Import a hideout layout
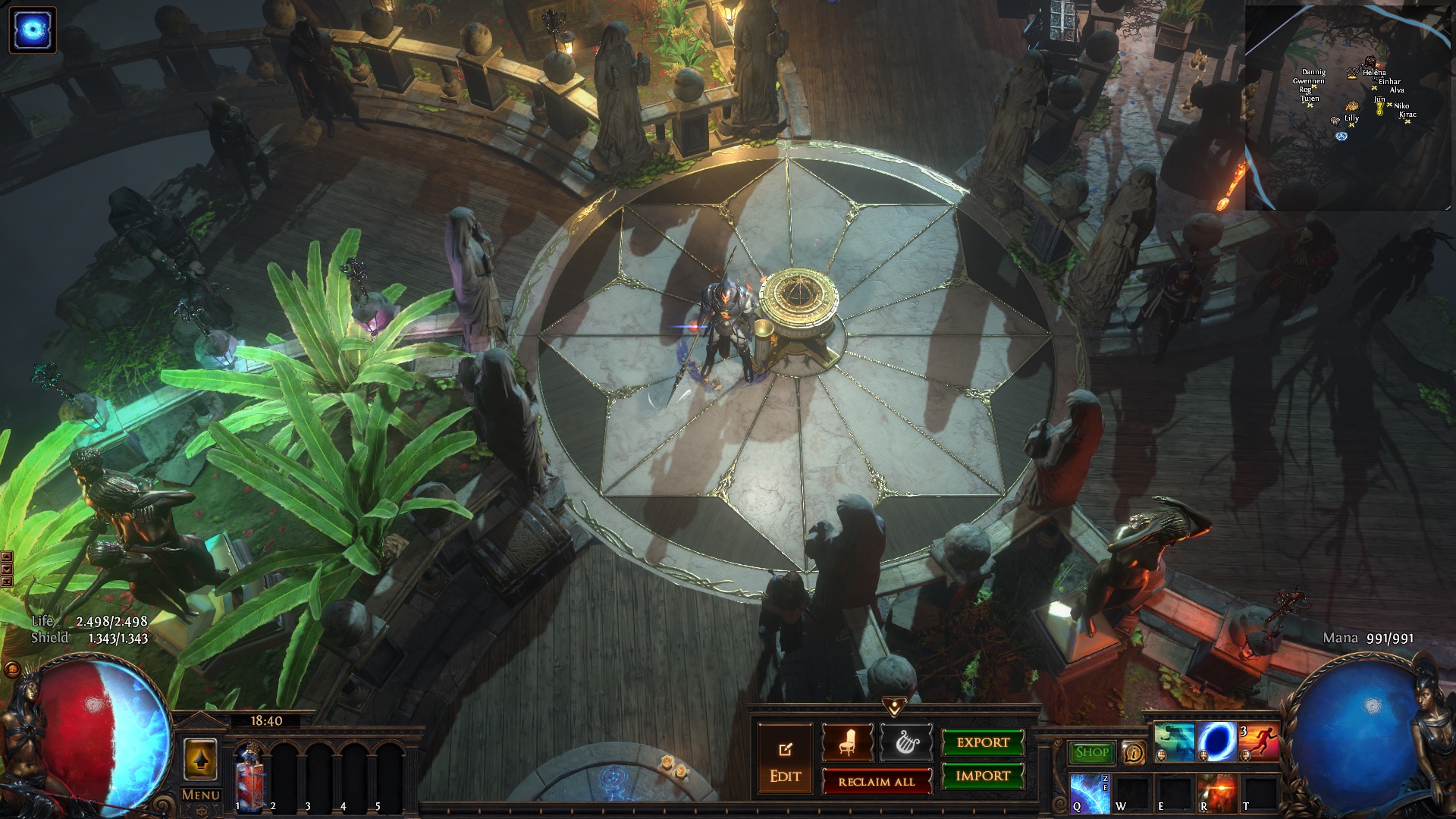The height and width of the screenshot is (819, 1456). pyautogui.click(x=983, y=776)
